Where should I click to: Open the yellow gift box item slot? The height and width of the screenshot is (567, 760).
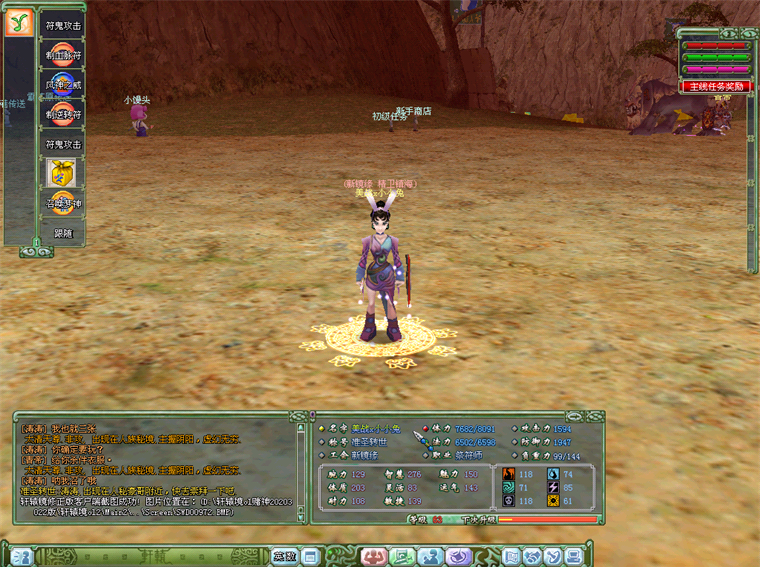[x=63, y=173]
